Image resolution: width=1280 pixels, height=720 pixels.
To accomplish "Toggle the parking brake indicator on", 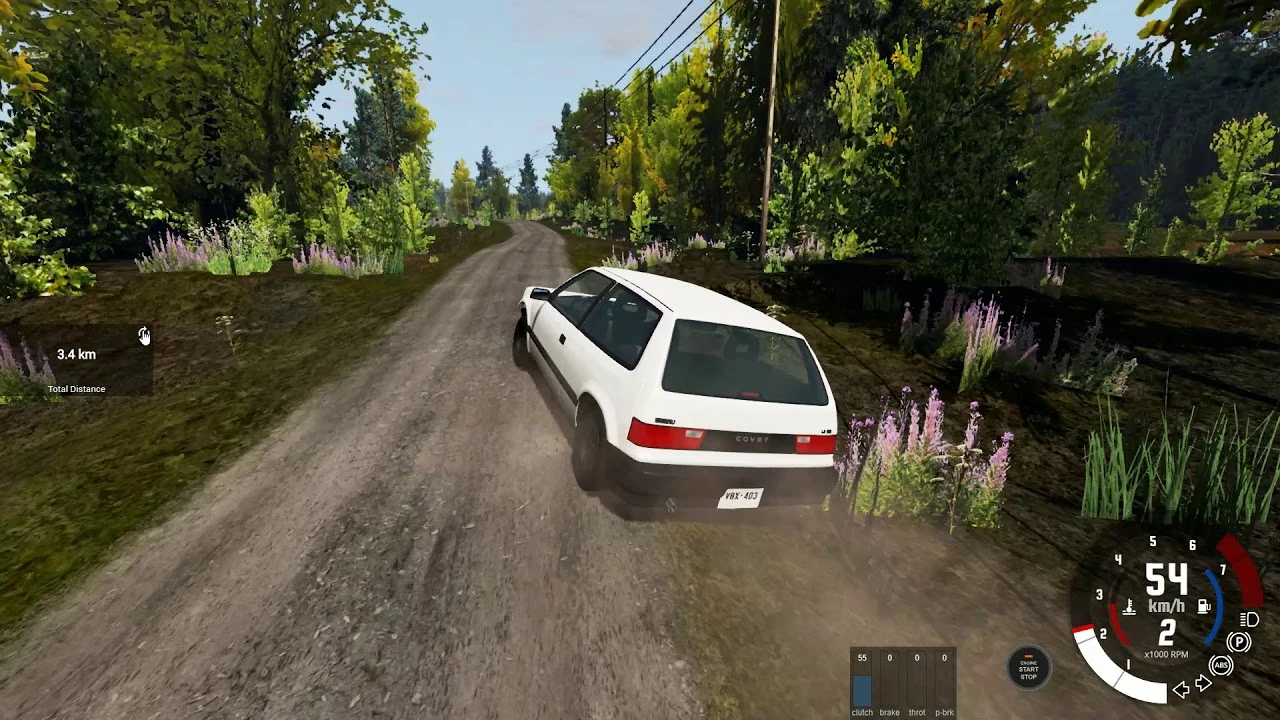I will [x=1237, y=642].
